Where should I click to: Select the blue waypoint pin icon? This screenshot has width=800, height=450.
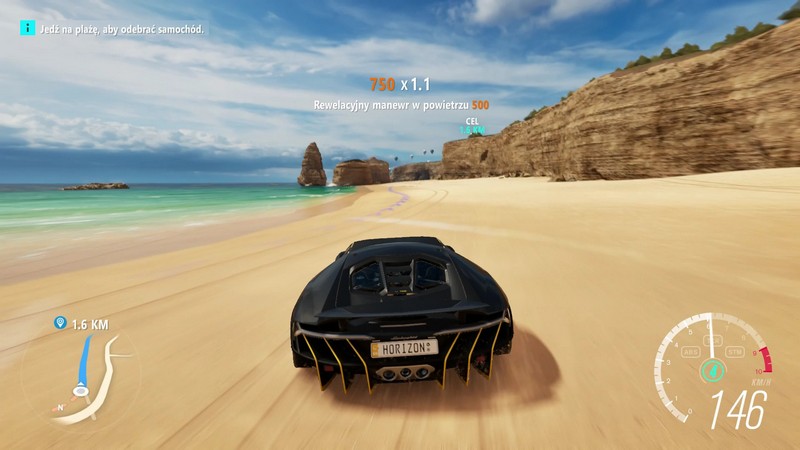60,324
